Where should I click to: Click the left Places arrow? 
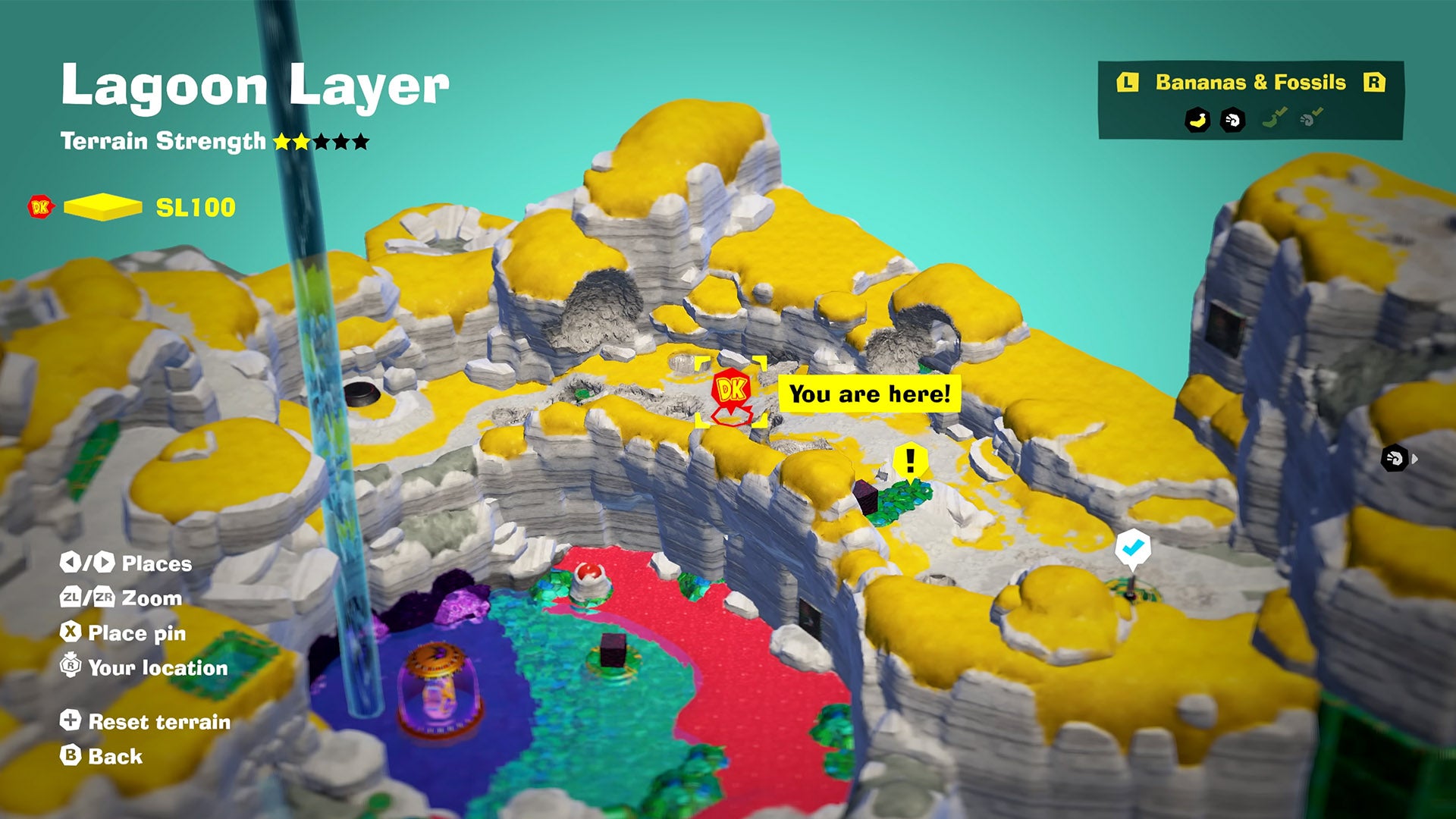[x=71, y=562]
